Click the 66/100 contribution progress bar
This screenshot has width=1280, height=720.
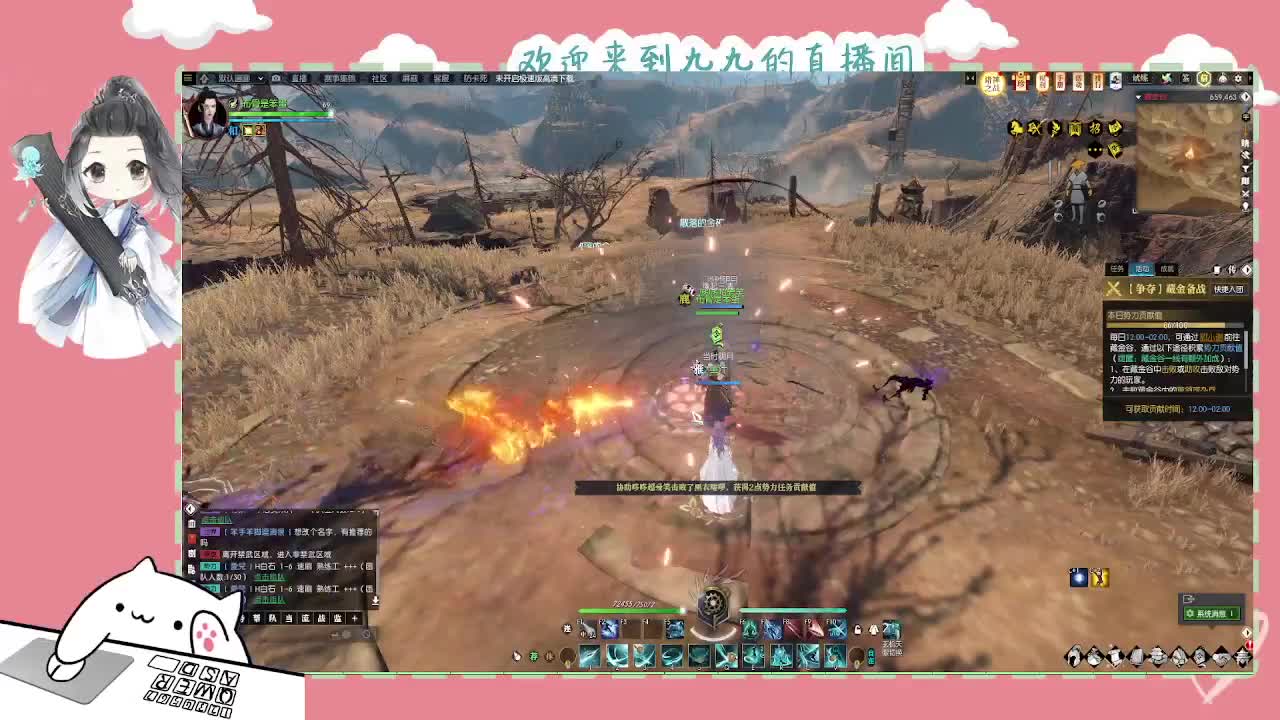tap(1176, 324)
